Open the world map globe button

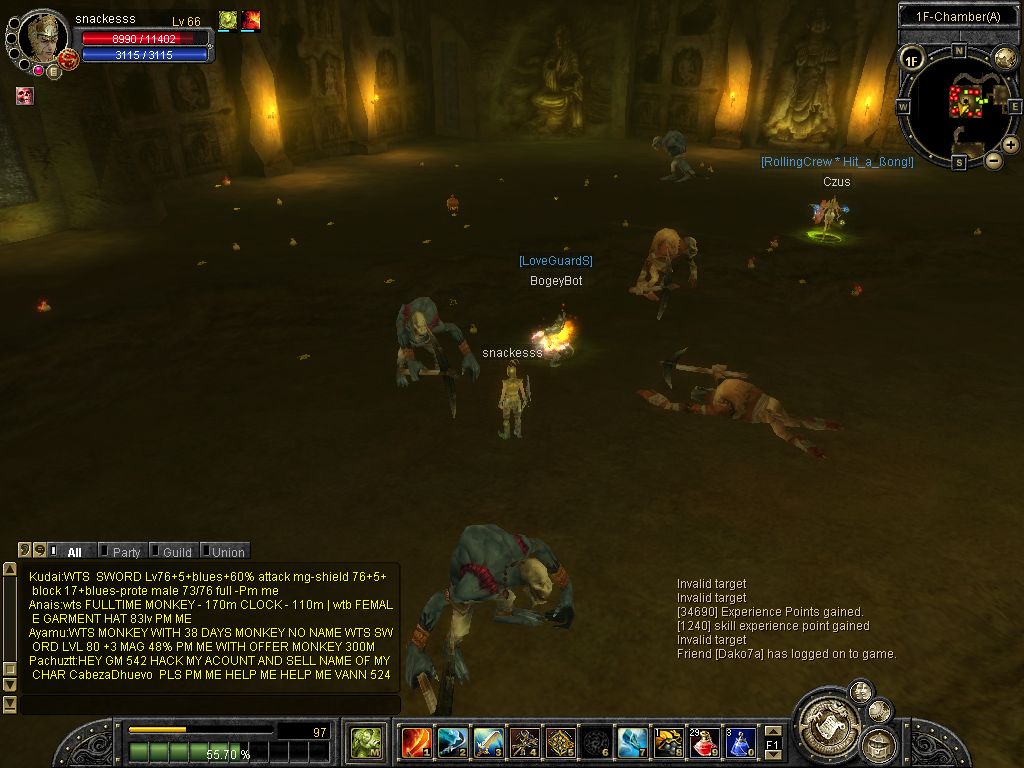click(1005, 58)
